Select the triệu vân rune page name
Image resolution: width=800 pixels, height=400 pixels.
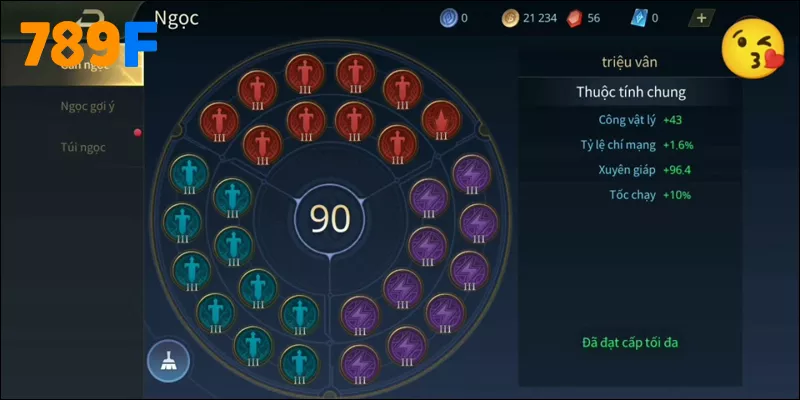[x=630, y=62]
